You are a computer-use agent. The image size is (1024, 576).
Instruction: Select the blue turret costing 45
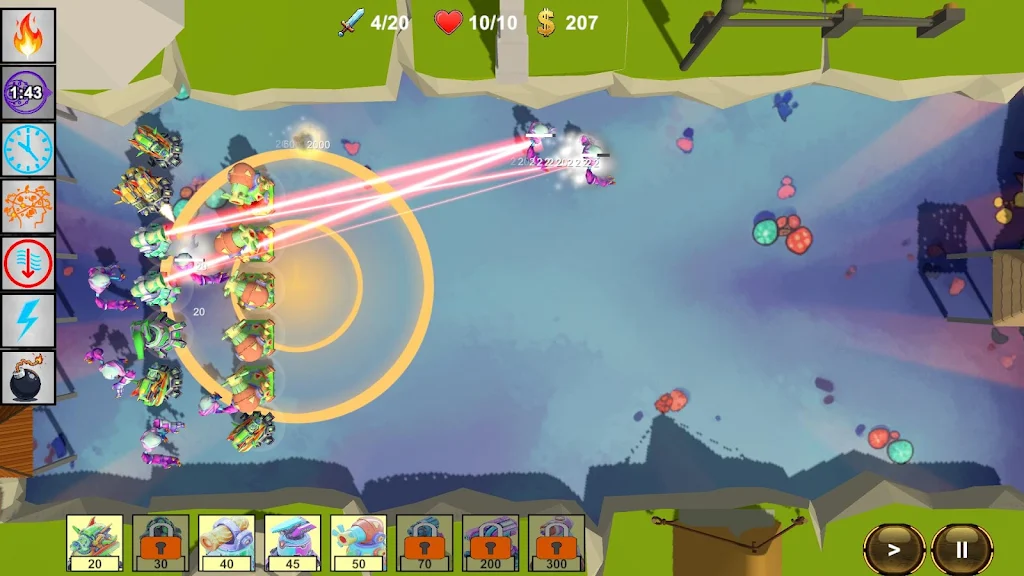[x=293, y=542]
